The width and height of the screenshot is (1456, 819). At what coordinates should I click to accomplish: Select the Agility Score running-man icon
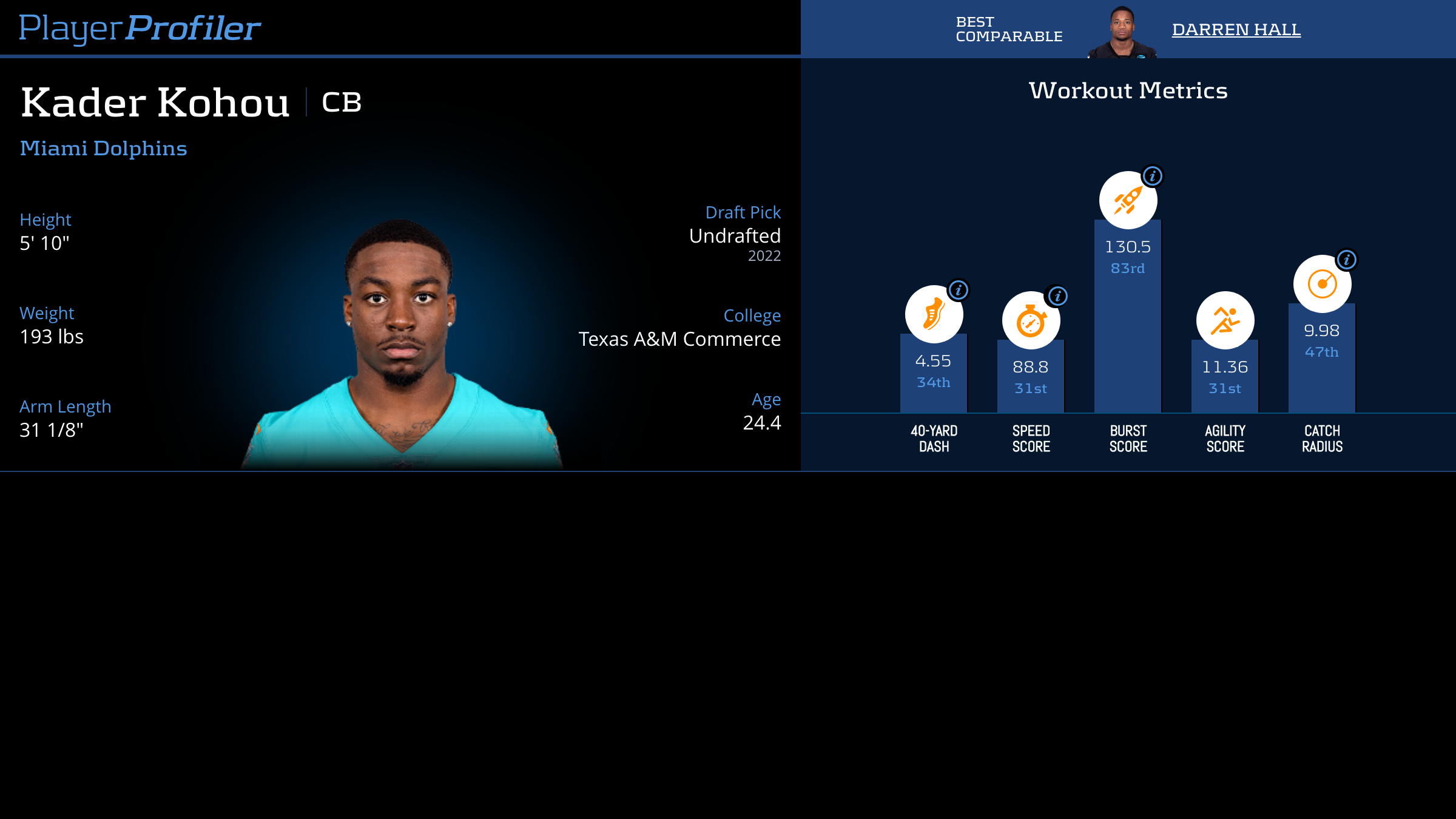[x=1225, y=320]
